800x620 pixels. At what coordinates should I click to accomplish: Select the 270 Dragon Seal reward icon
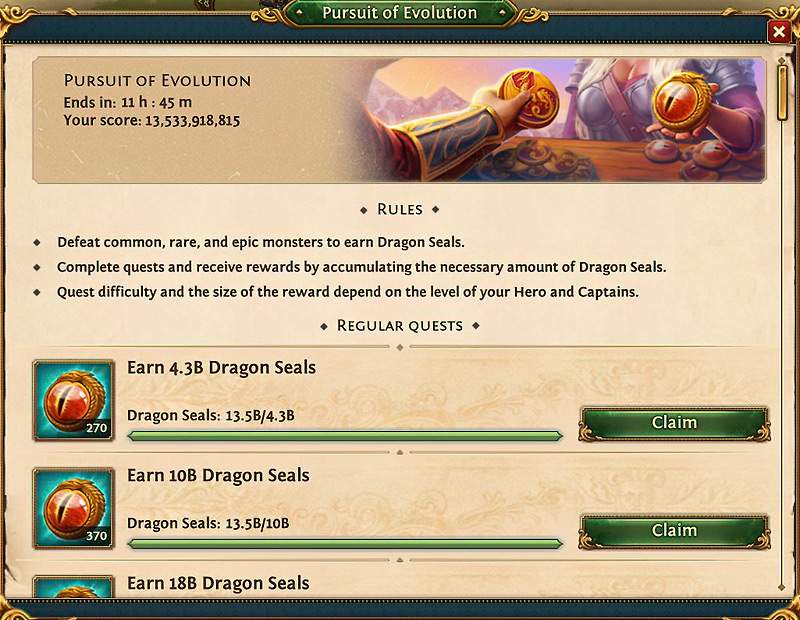coord(73,401)
